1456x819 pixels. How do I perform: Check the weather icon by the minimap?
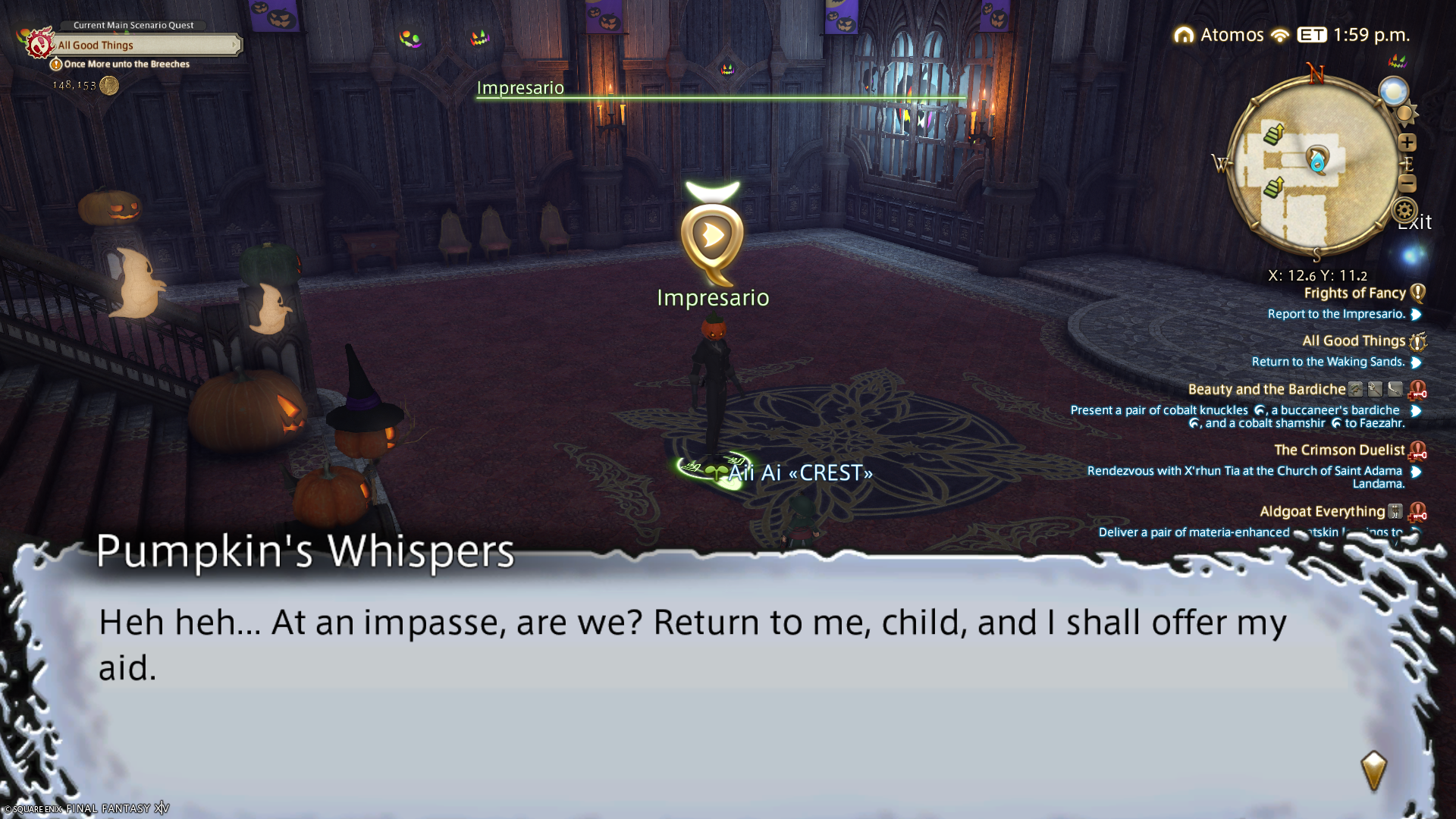coord(1393,92)
